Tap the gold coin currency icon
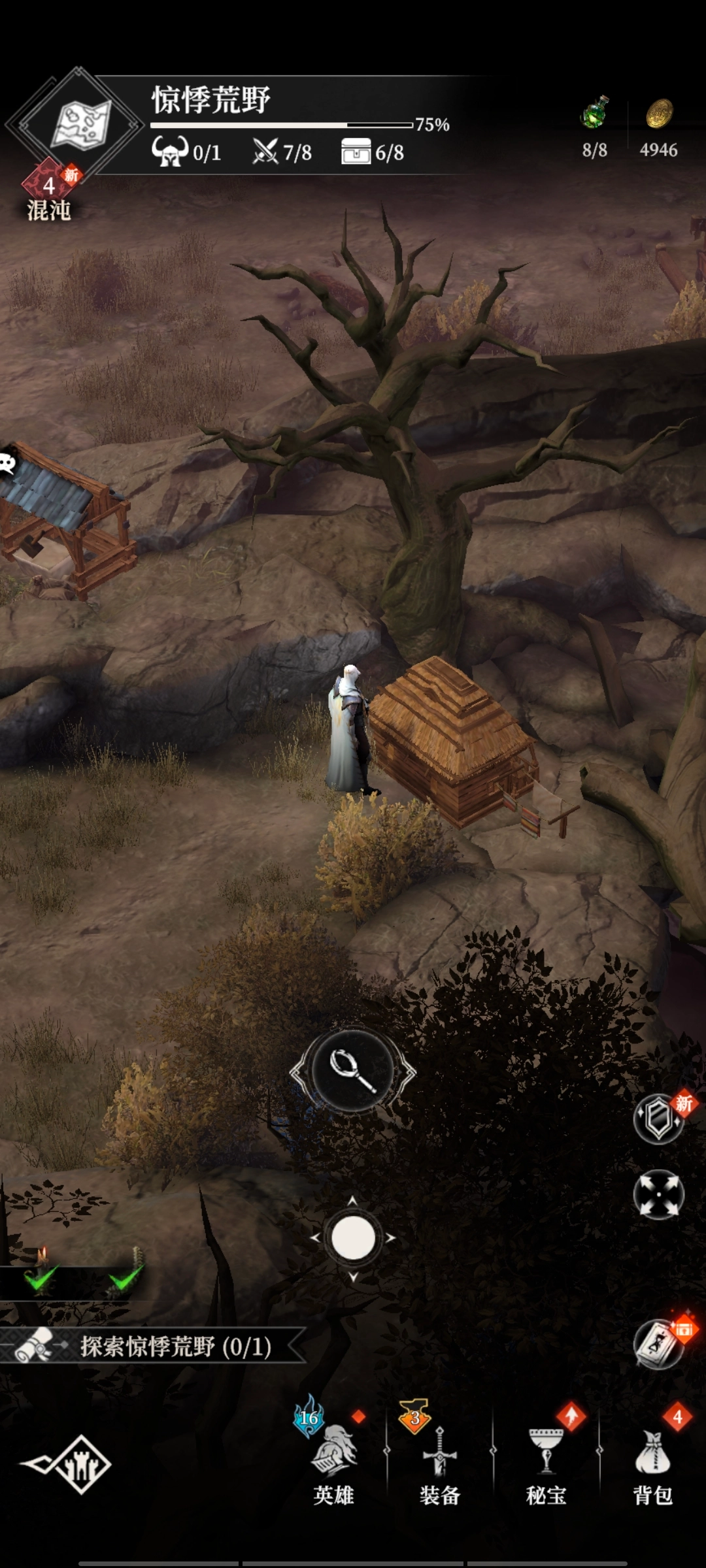The height and width of the screenshot is (1568, 706). click(x=659, y=114)
